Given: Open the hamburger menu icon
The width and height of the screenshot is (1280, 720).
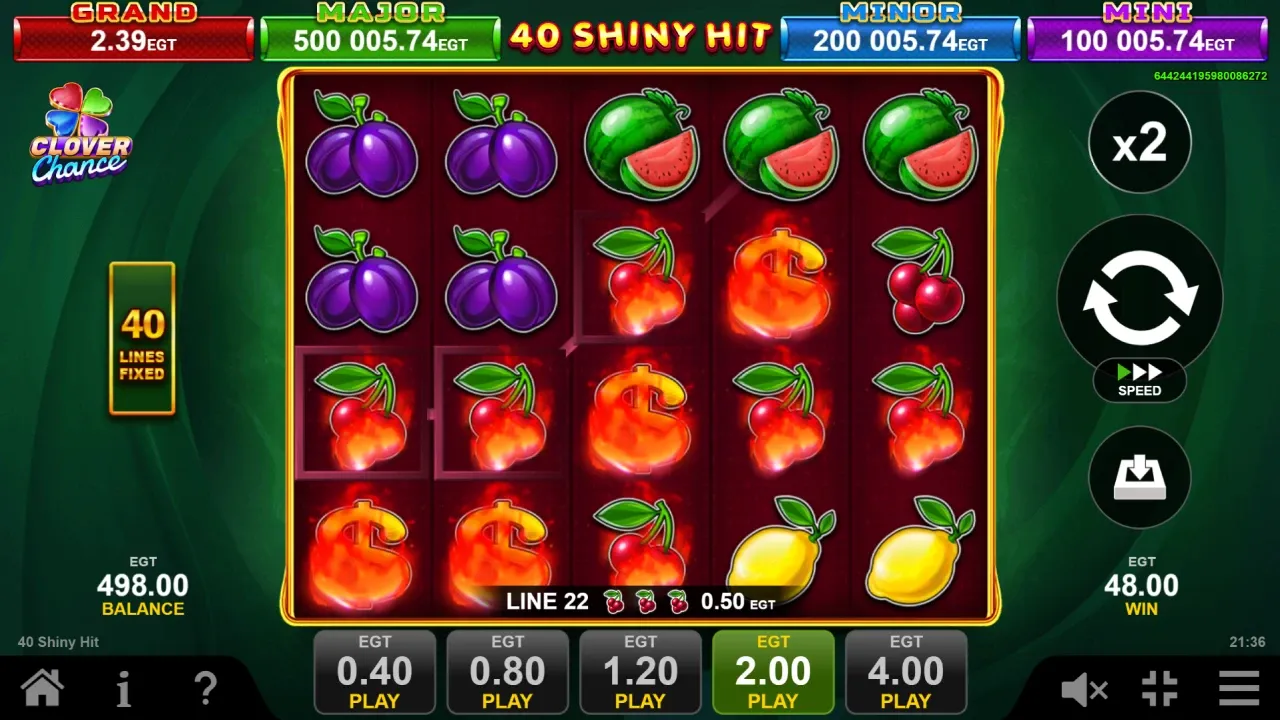Looking at the screenshot, I should [x=1238, y=688].
